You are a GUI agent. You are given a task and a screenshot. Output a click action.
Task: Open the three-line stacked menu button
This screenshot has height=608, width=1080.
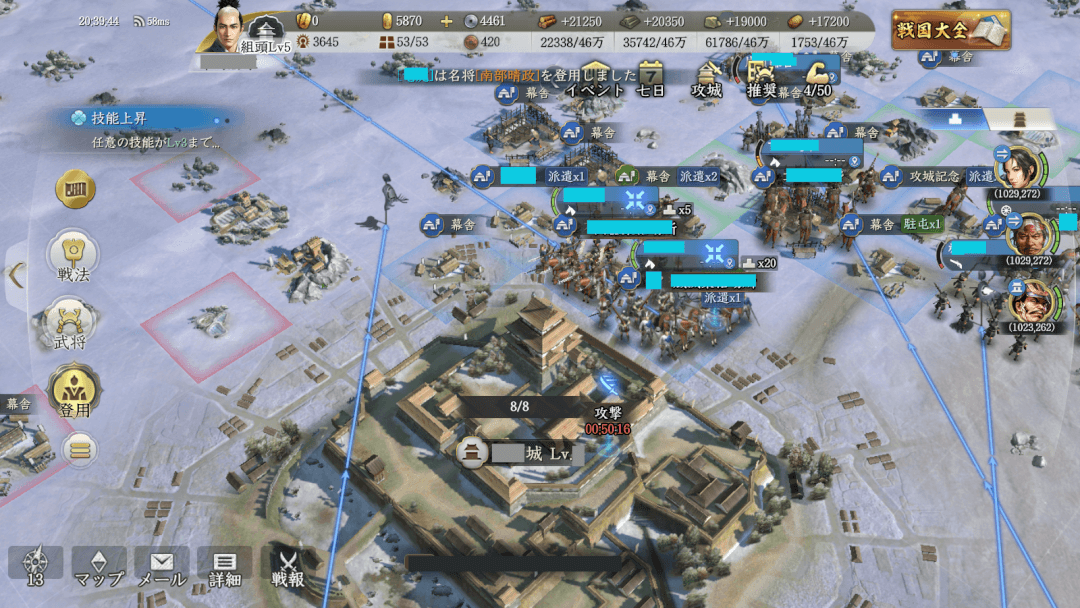(80, 449)
